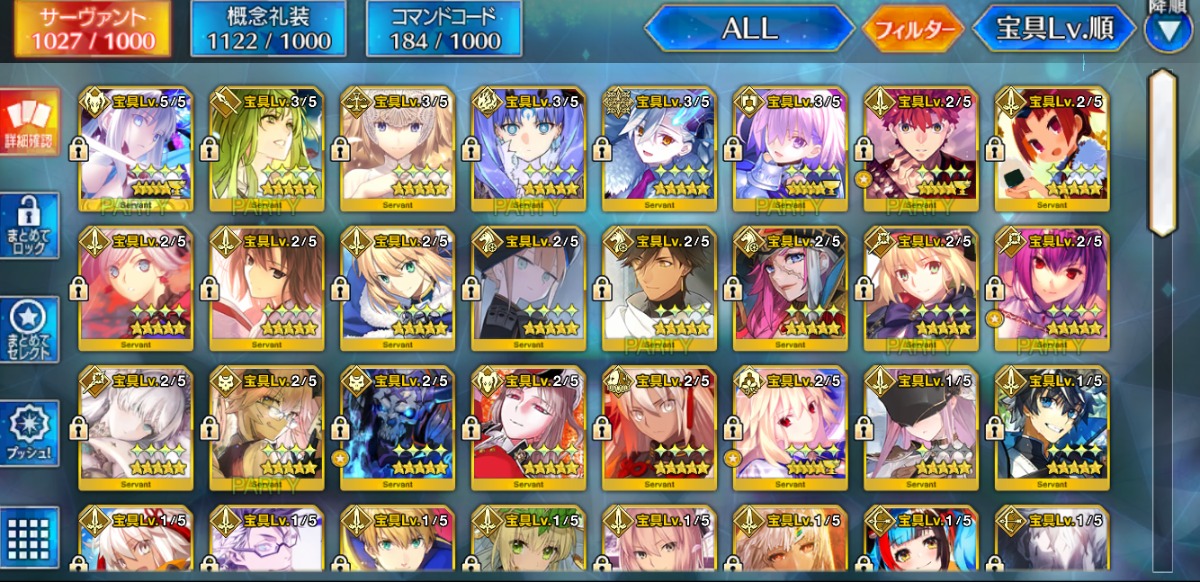Change the 宝具Lv.順 sort order
This screenshot has height=582, width=1200.
pos(1056,29)
